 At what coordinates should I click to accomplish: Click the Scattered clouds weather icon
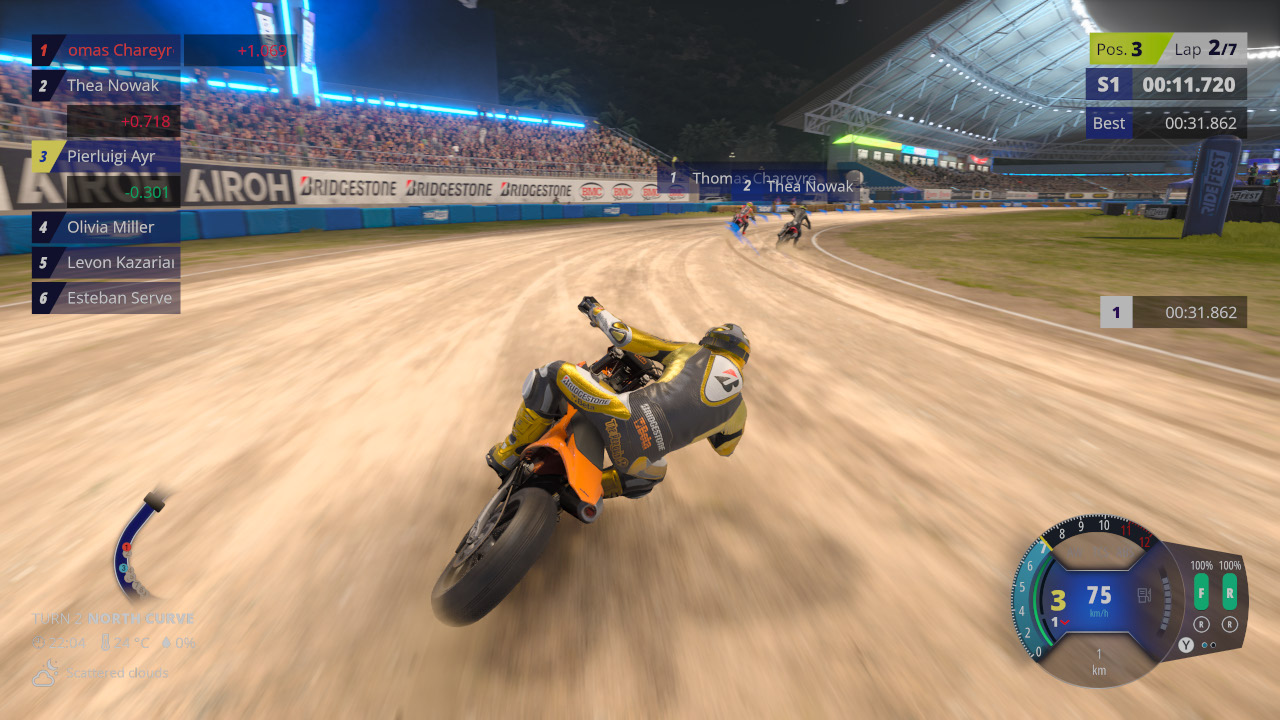(x=45, y=674)
